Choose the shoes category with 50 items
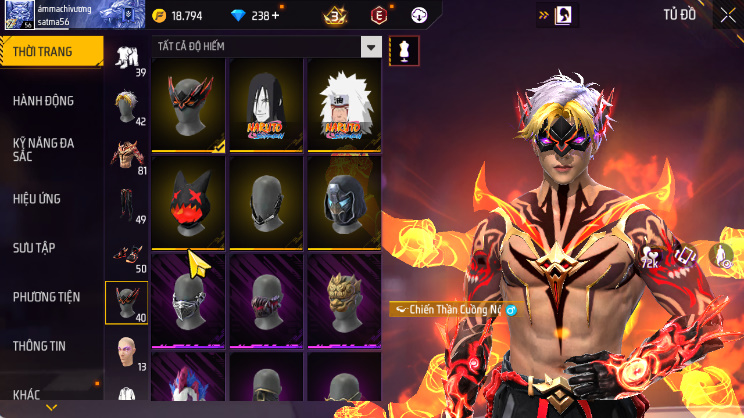This screenshot has width=744, height=418. click(125, 254)
